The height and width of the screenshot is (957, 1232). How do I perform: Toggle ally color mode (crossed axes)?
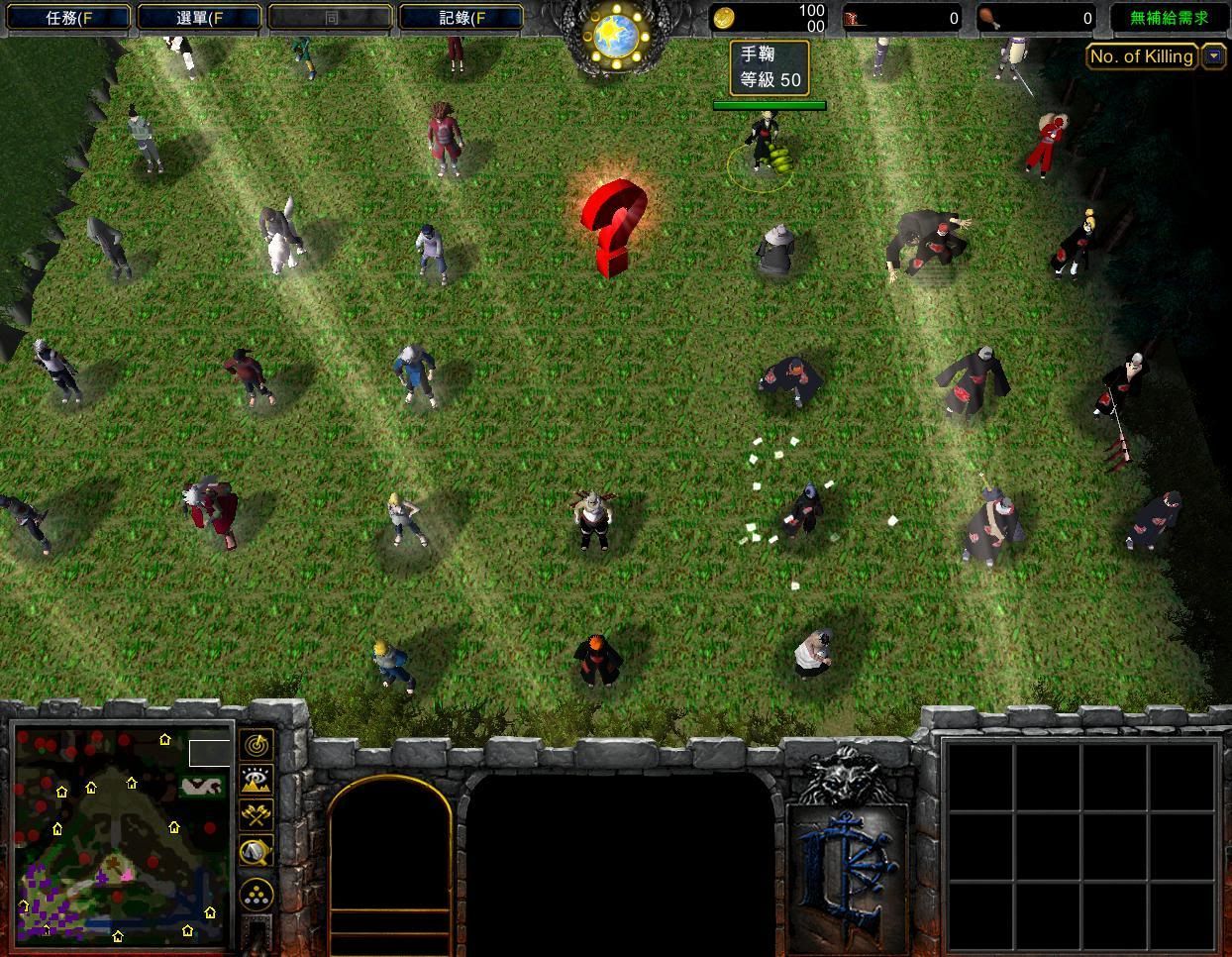[x=257, y=815]
